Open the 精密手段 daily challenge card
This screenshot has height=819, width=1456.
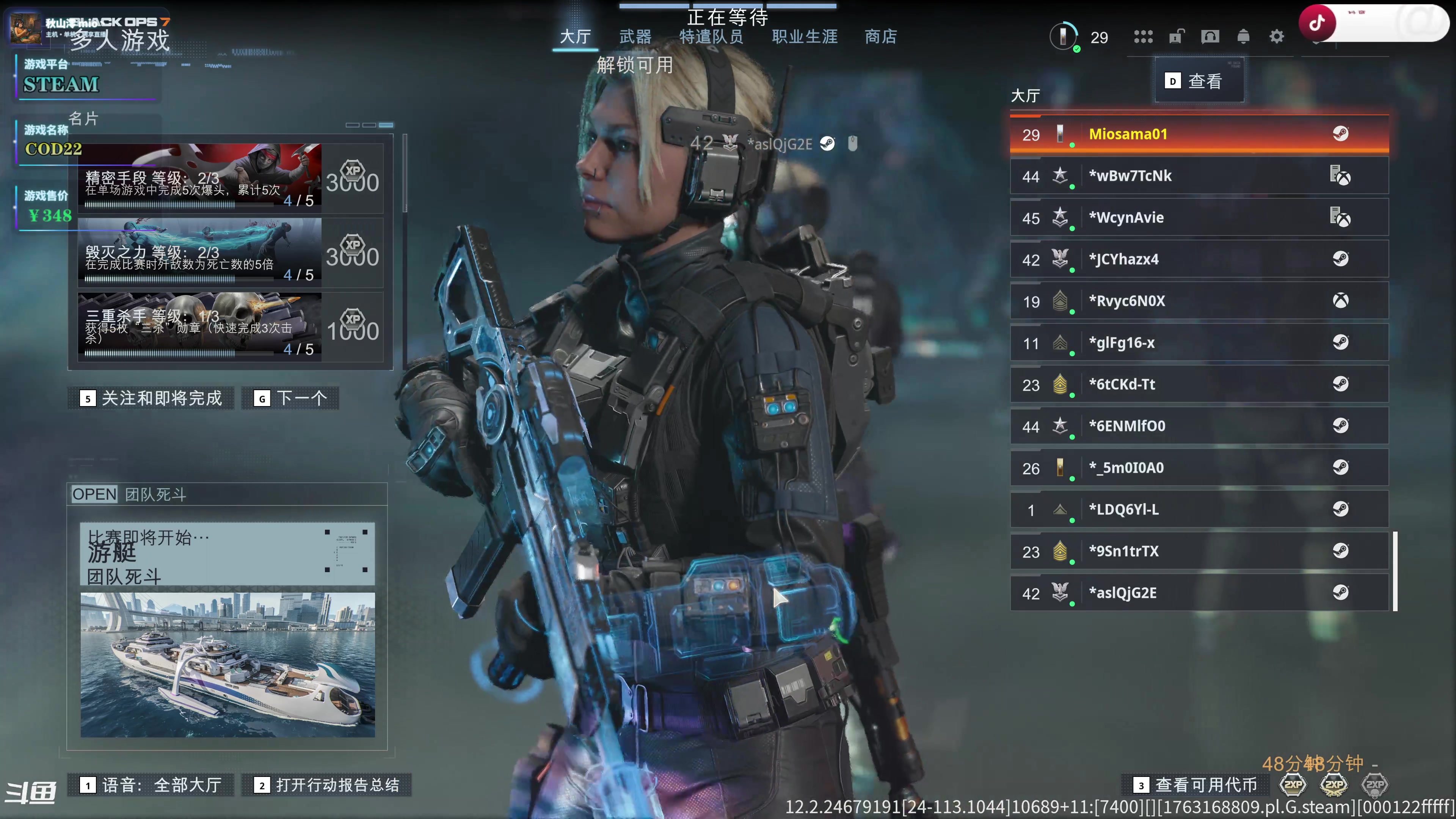click(230, 178)
